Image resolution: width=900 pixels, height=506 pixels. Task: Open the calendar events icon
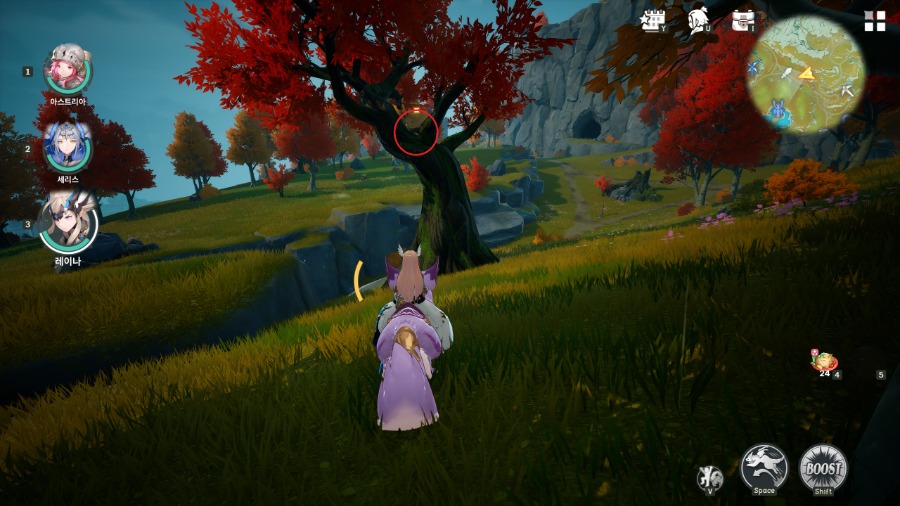pyautogui.click(x=654, y=20)
